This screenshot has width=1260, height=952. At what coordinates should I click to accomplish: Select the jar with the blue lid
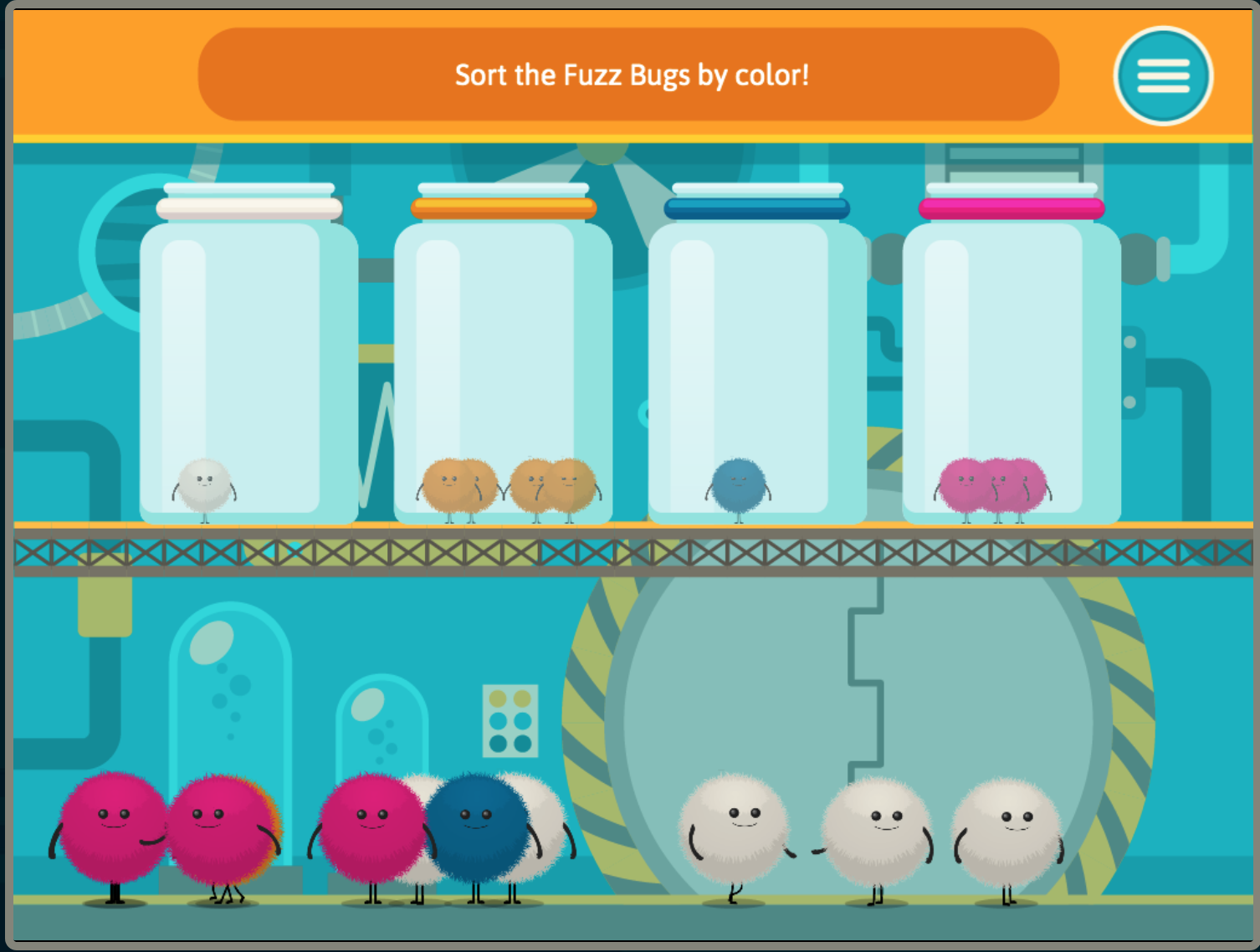(x=758, y=360)
